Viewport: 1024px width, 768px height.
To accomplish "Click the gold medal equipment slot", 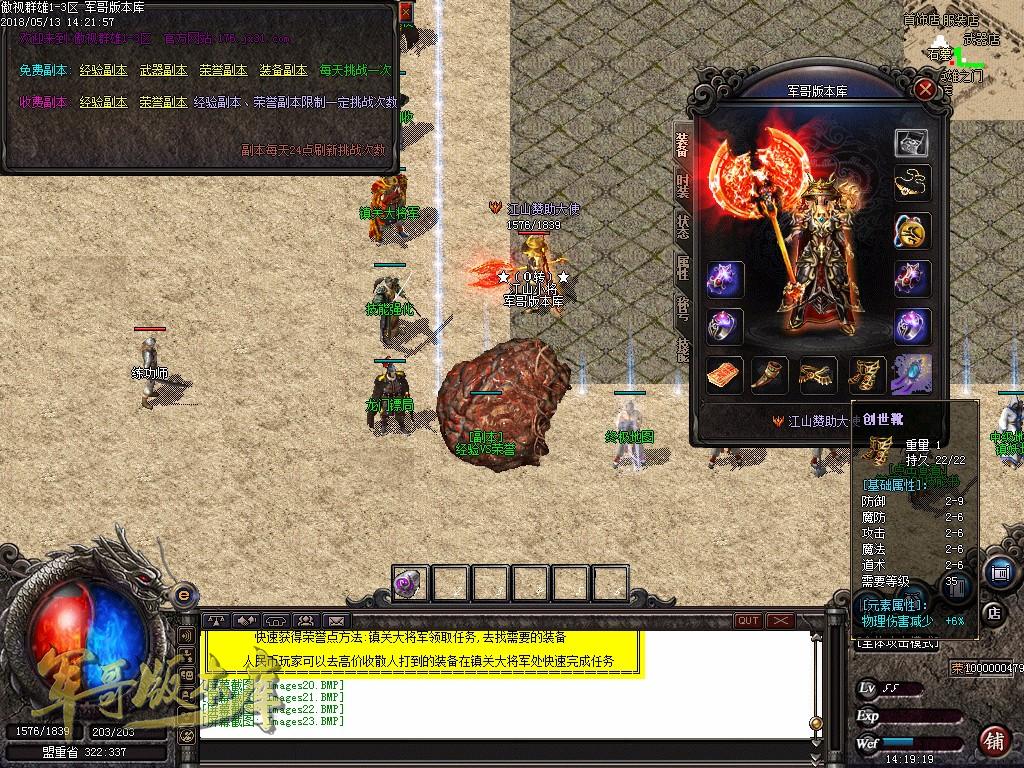I will 911,231.
